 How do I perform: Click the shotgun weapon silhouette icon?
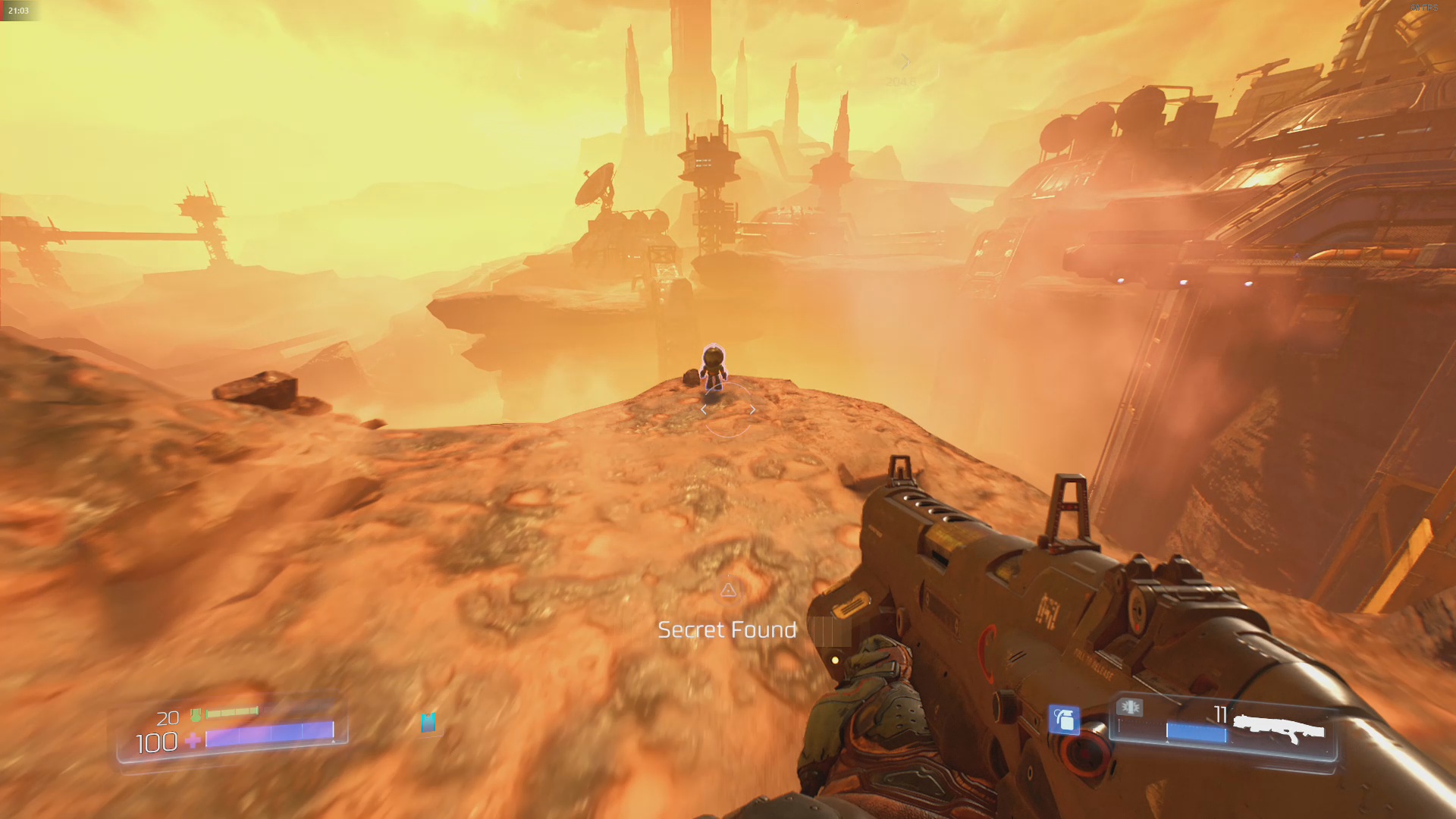[1279, 730]
